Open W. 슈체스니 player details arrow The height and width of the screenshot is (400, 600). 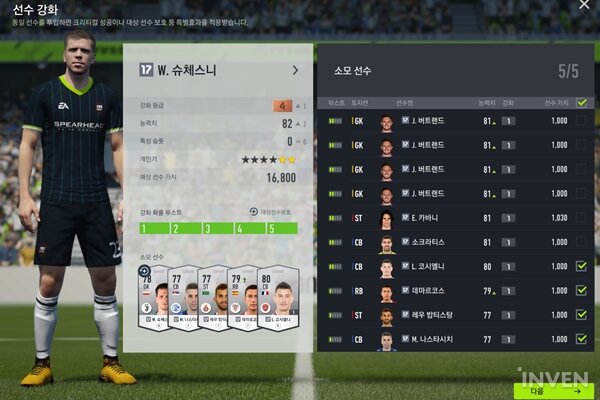295,70
